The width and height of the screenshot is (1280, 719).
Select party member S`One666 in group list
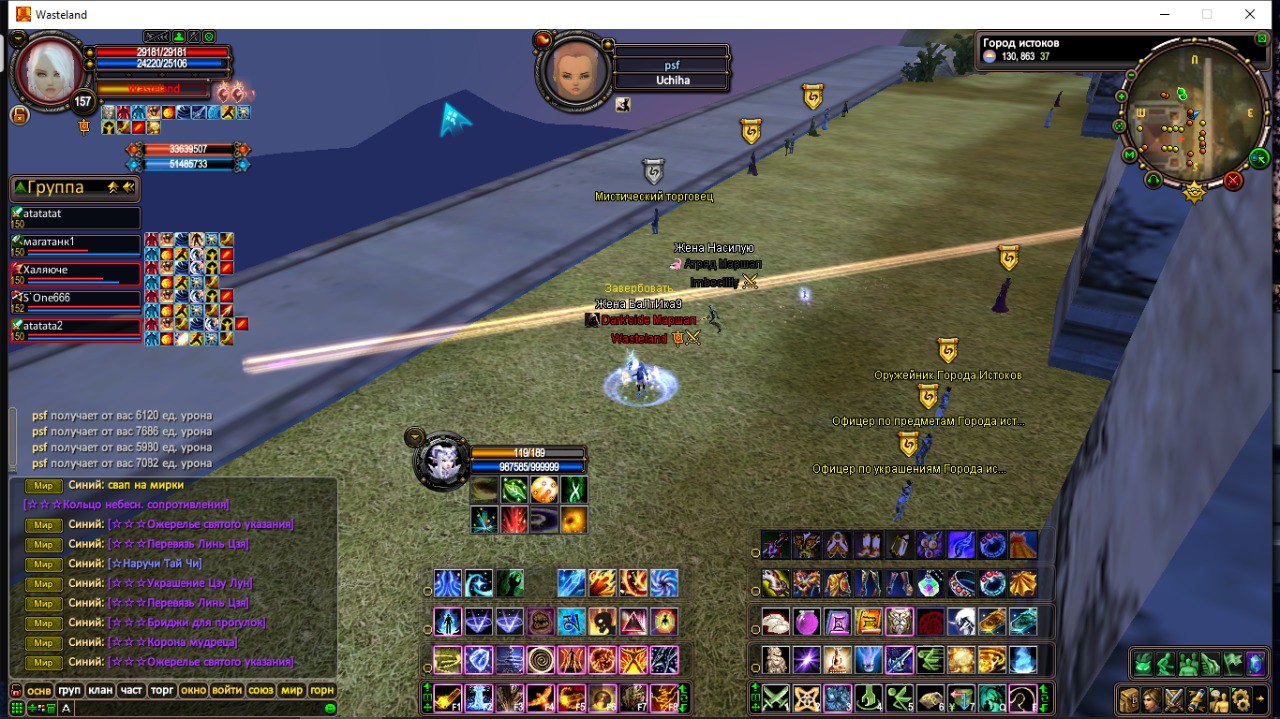[x=75, y=299]
